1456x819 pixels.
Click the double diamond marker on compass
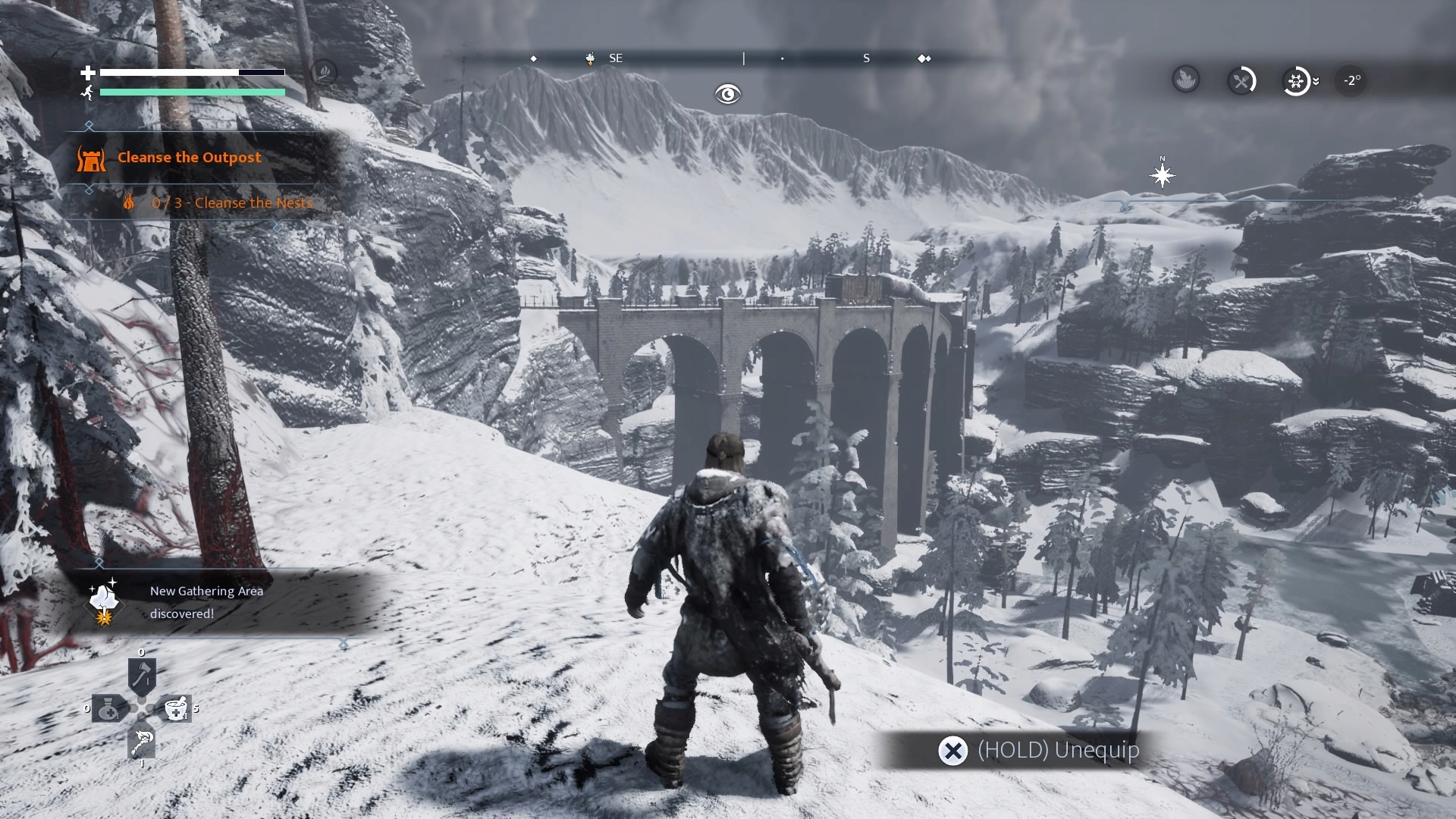[924, 58]
